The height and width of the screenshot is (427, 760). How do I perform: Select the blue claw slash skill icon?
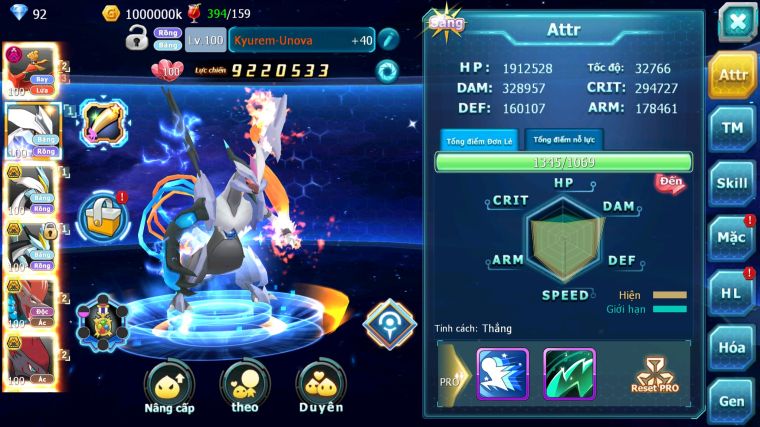(502, 373)
